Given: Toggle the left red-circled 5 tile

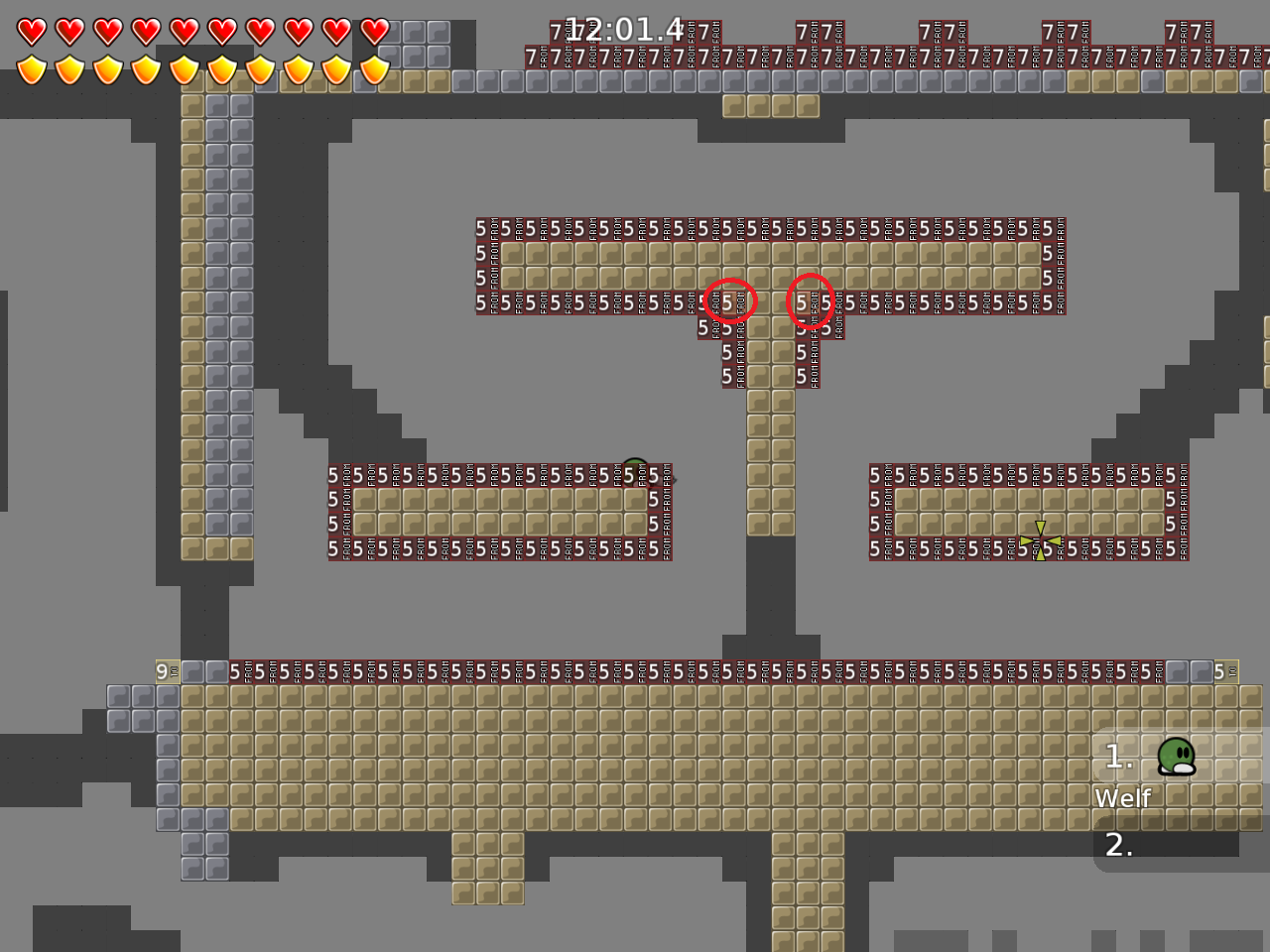Looking at the screenshot, I should click(x=728, y=301).
